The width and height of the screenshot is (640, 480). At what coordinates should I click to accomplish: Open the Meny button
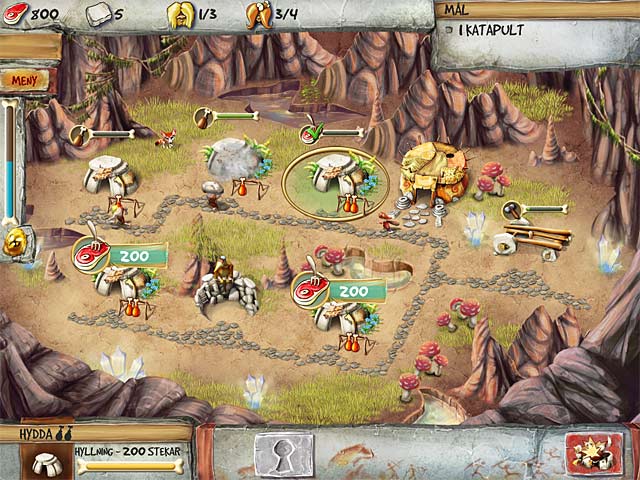(x=22, y=78)
